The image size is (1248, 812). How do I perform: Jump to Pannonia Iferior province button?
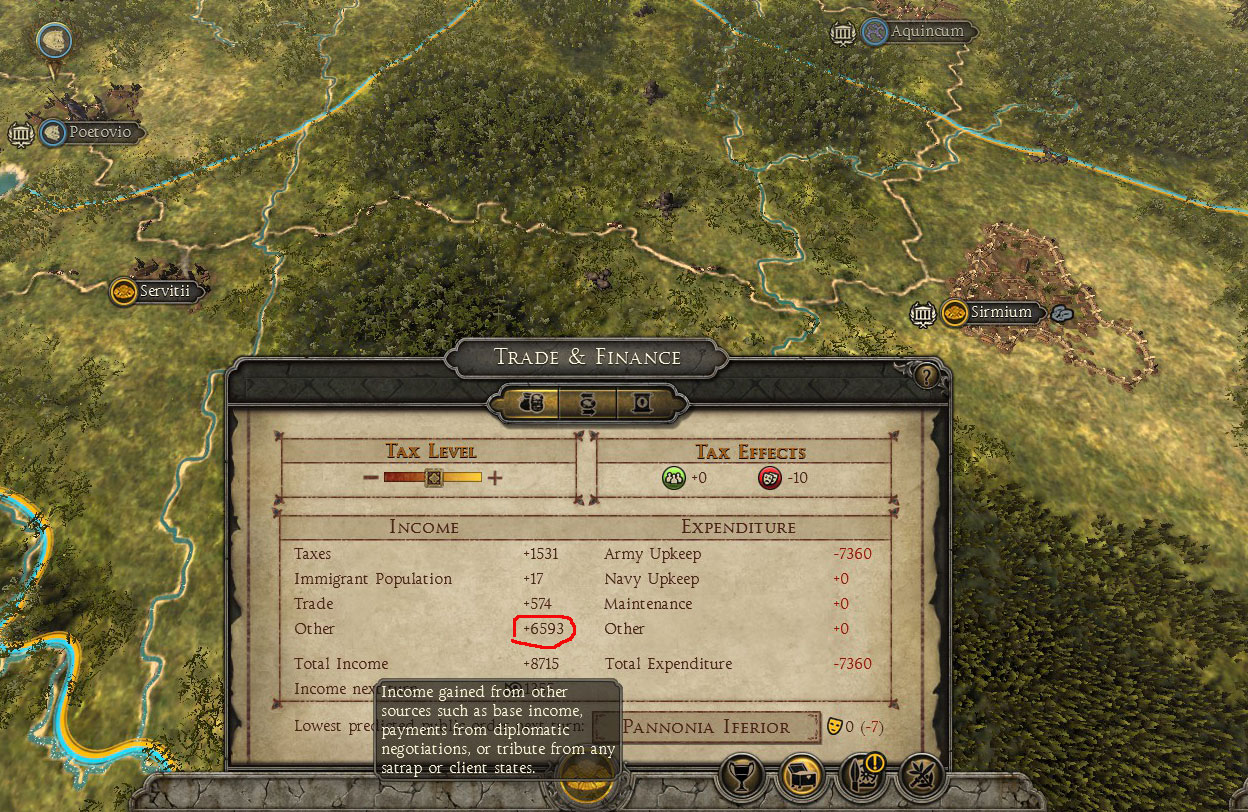[706, 727]
